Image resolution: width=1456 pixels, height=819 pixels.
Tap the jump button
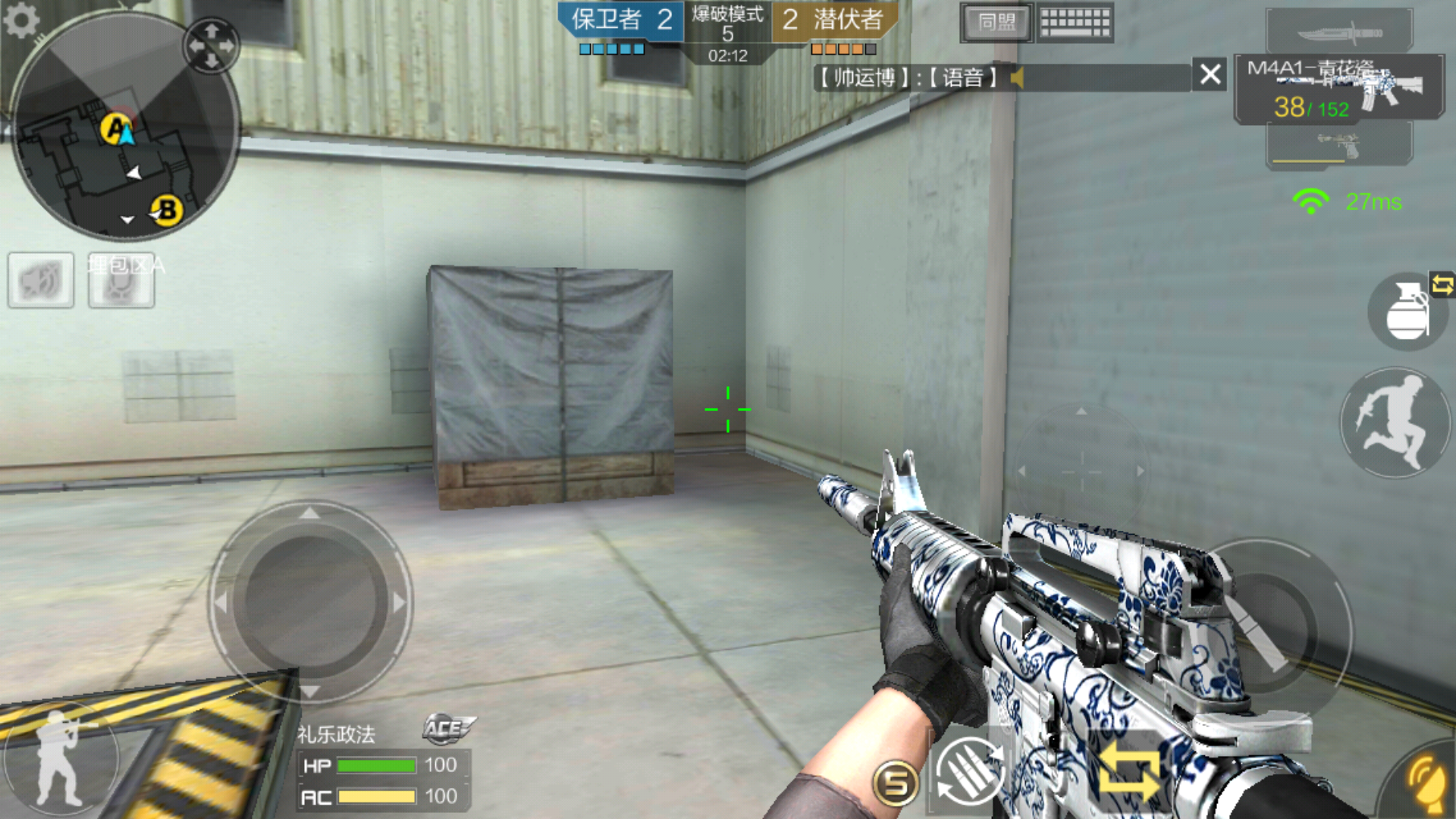[x=1394, y=423]
